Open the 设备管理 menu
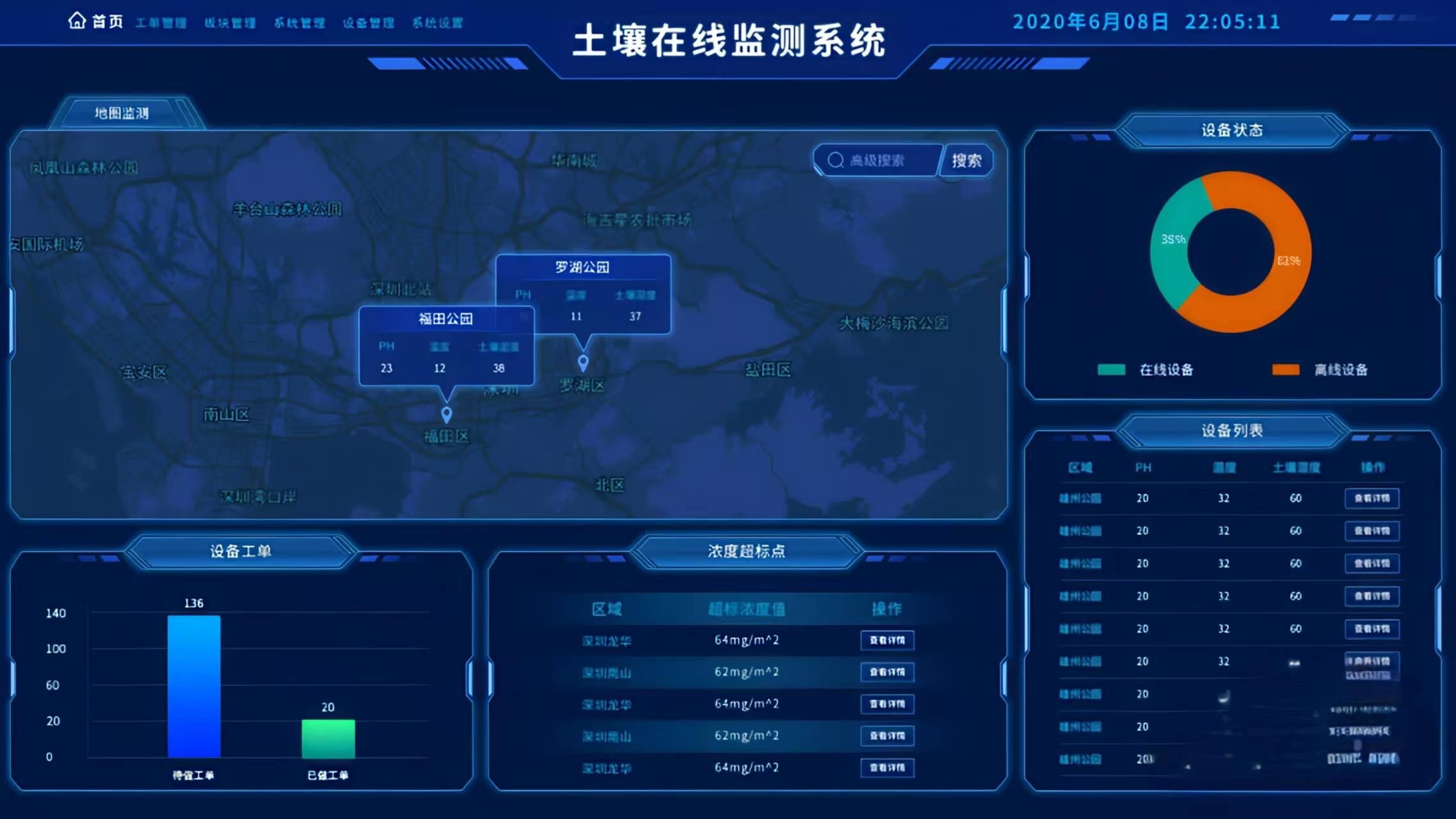The width and height of the screenshot is (1456, 819). pyautogui.click(x=369, y=22)
